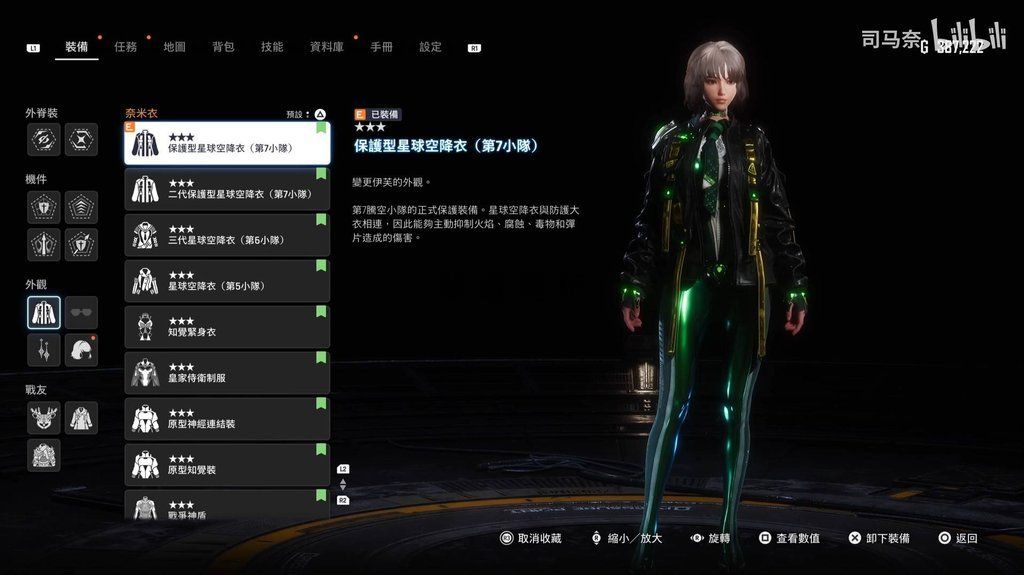The width and height of the screenshot is (1024, 575).
Task: Select the 原型知覺裝 outfit
Action: pyautogui.click(x=227, y=465)
